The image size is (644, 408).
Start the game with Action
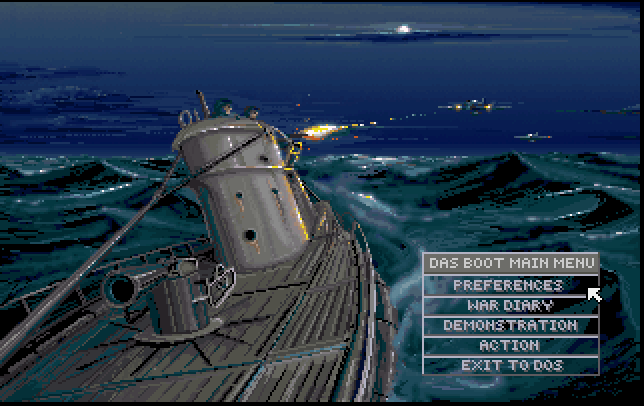(x=510, y=345)
